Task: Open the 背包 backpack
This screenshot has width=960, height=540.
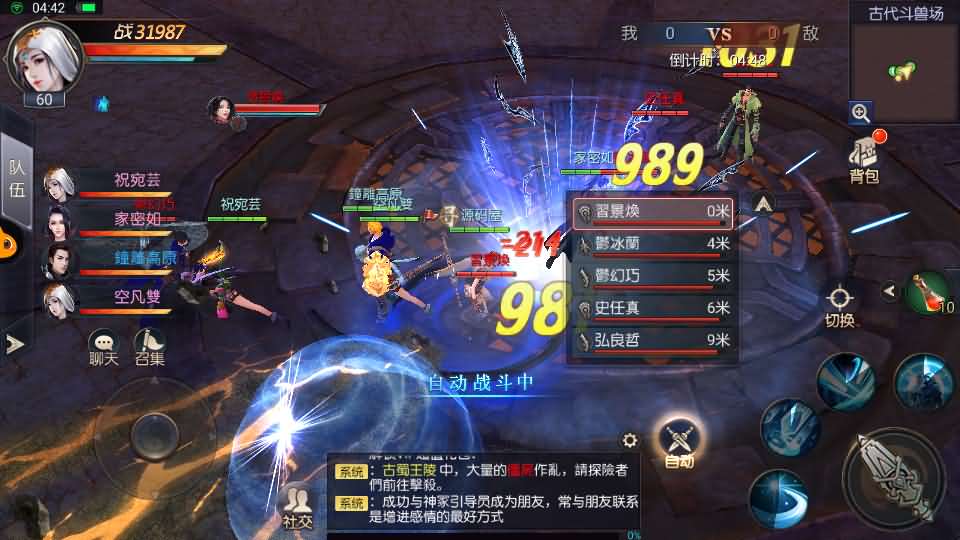Action: click(865, 160)
